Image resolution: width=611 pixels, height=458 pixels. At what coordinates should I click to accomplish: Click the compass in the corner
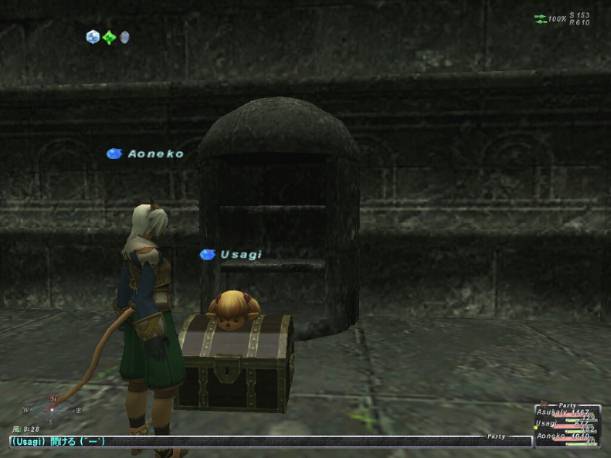pos(54,409)
